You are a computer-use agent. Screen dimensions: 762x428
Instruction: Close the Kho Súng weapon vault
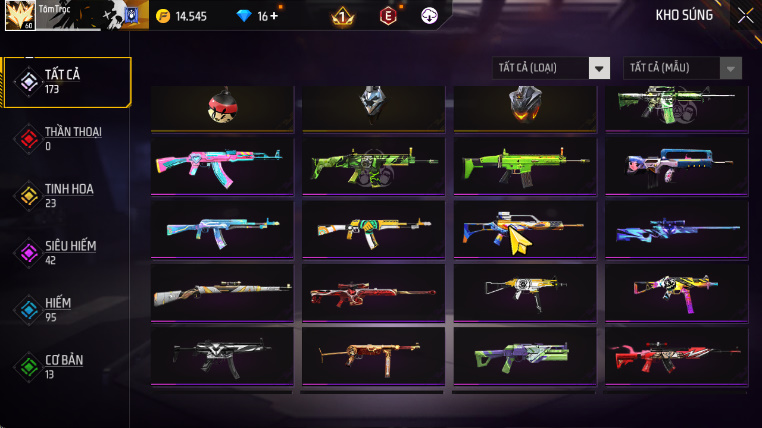[x=745, y=15]
